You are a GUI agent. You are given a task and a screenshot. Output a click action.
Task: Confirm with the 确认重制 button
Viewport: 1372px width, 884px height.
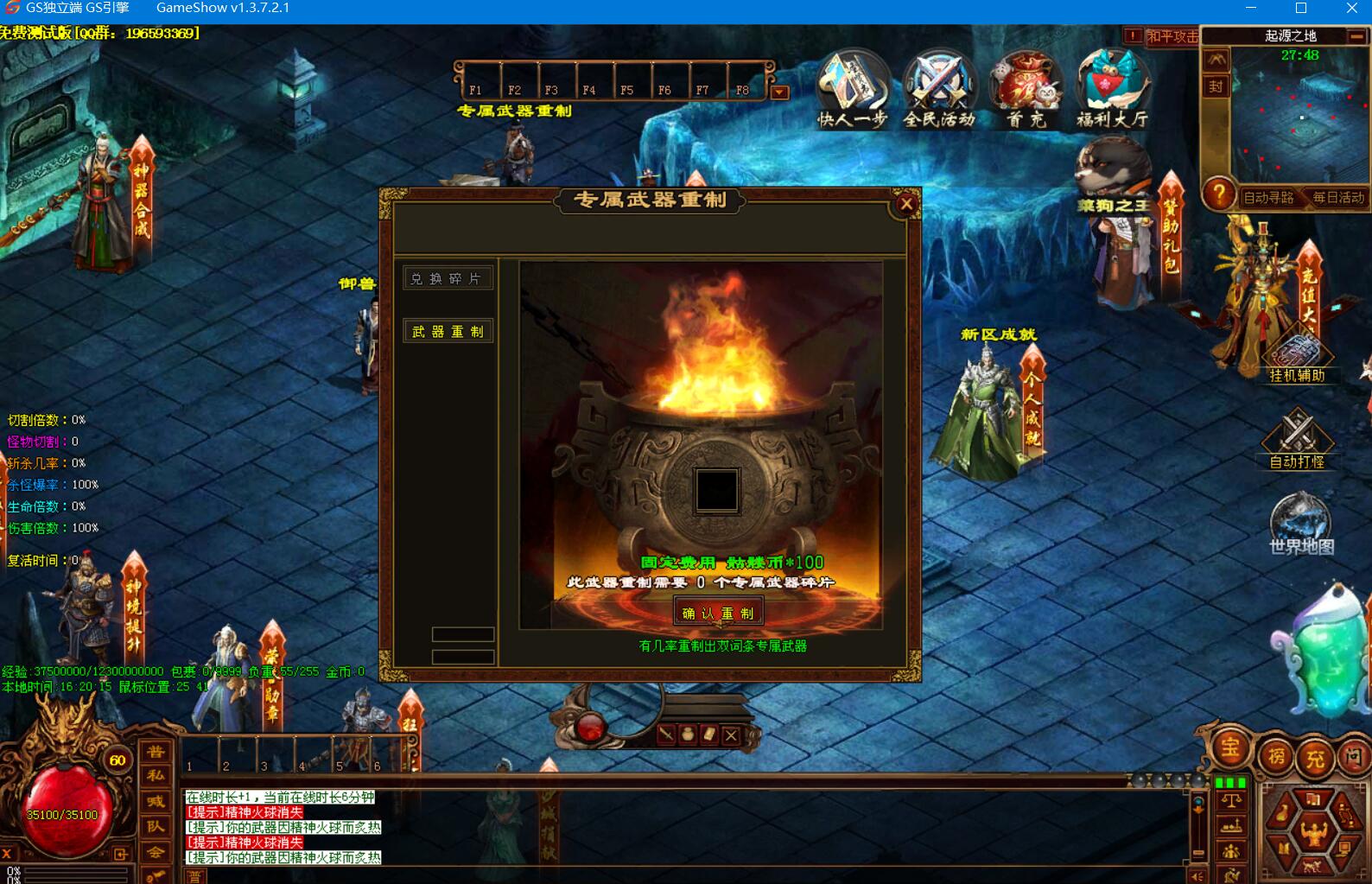[718, 613]
